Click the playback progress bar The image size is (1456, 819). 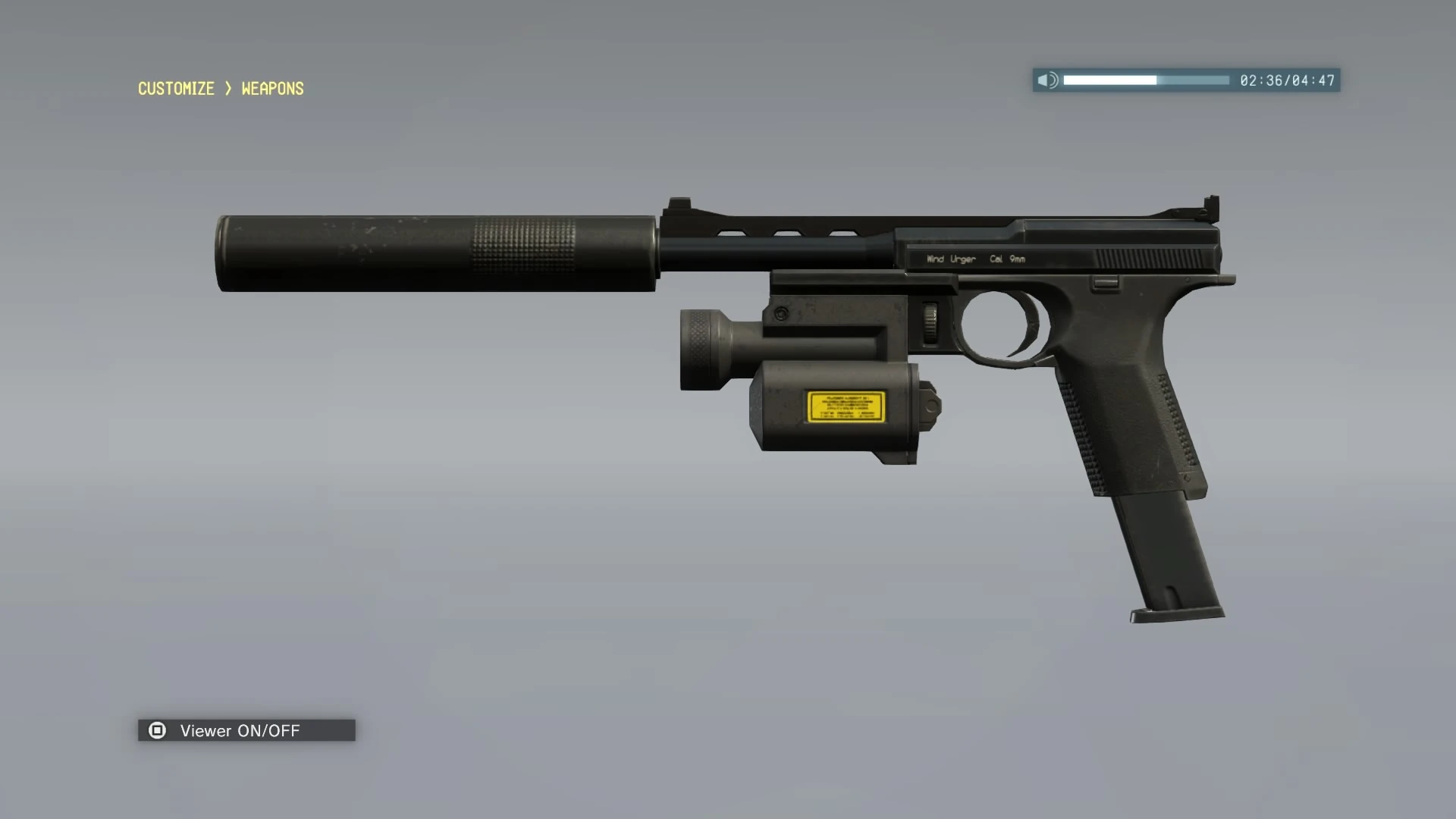(1145, 80)
